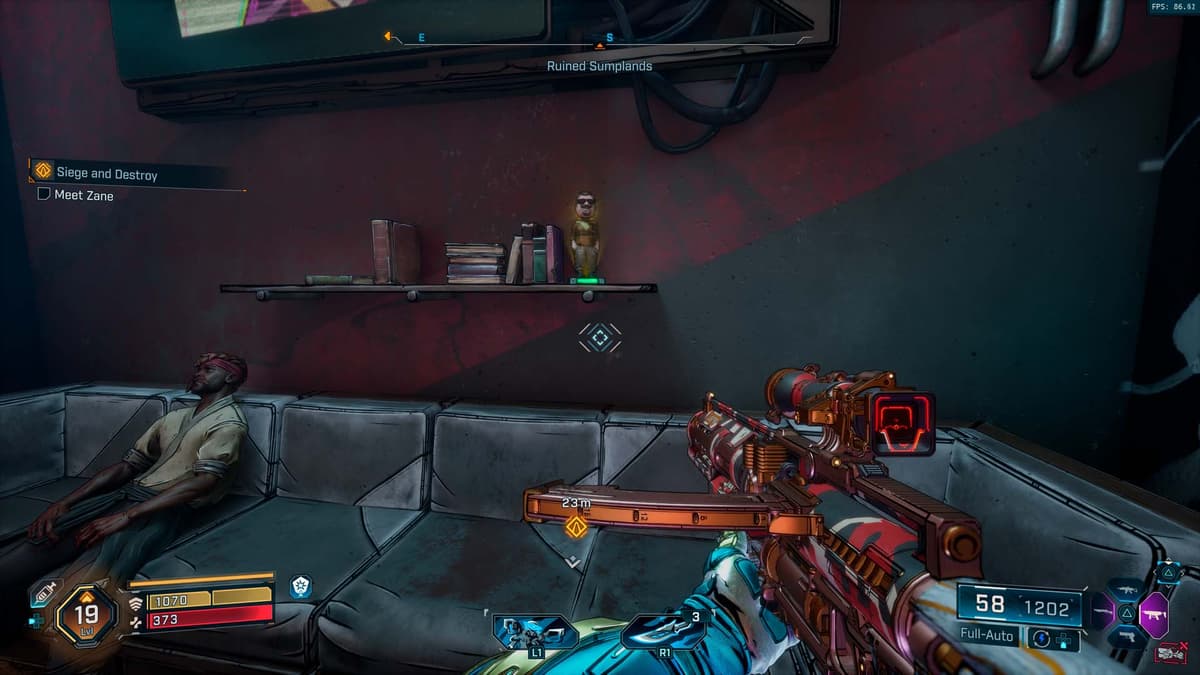Click the orange 23m objective waypoint marker
The height and width of the screenshot is (675, 1200).
[576, 526]
